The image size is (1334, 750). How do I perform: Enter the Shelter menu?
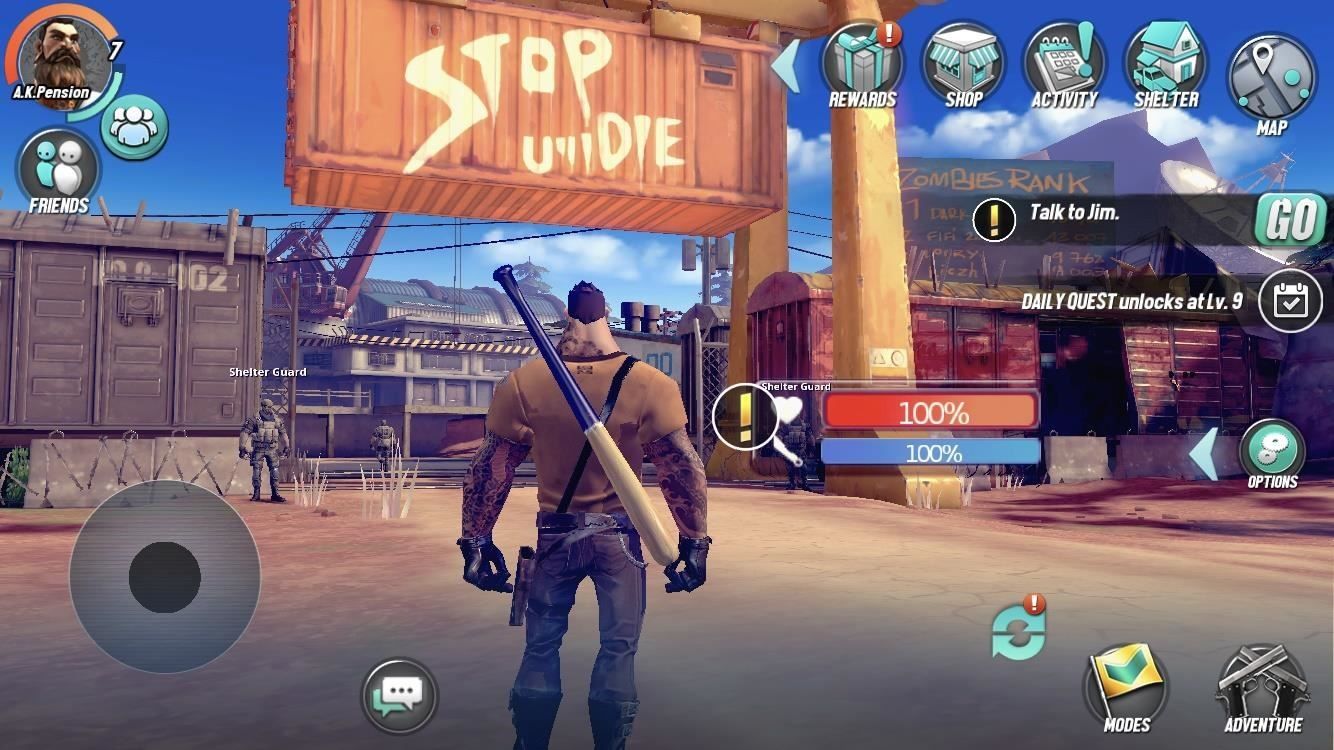[1164, 62]
